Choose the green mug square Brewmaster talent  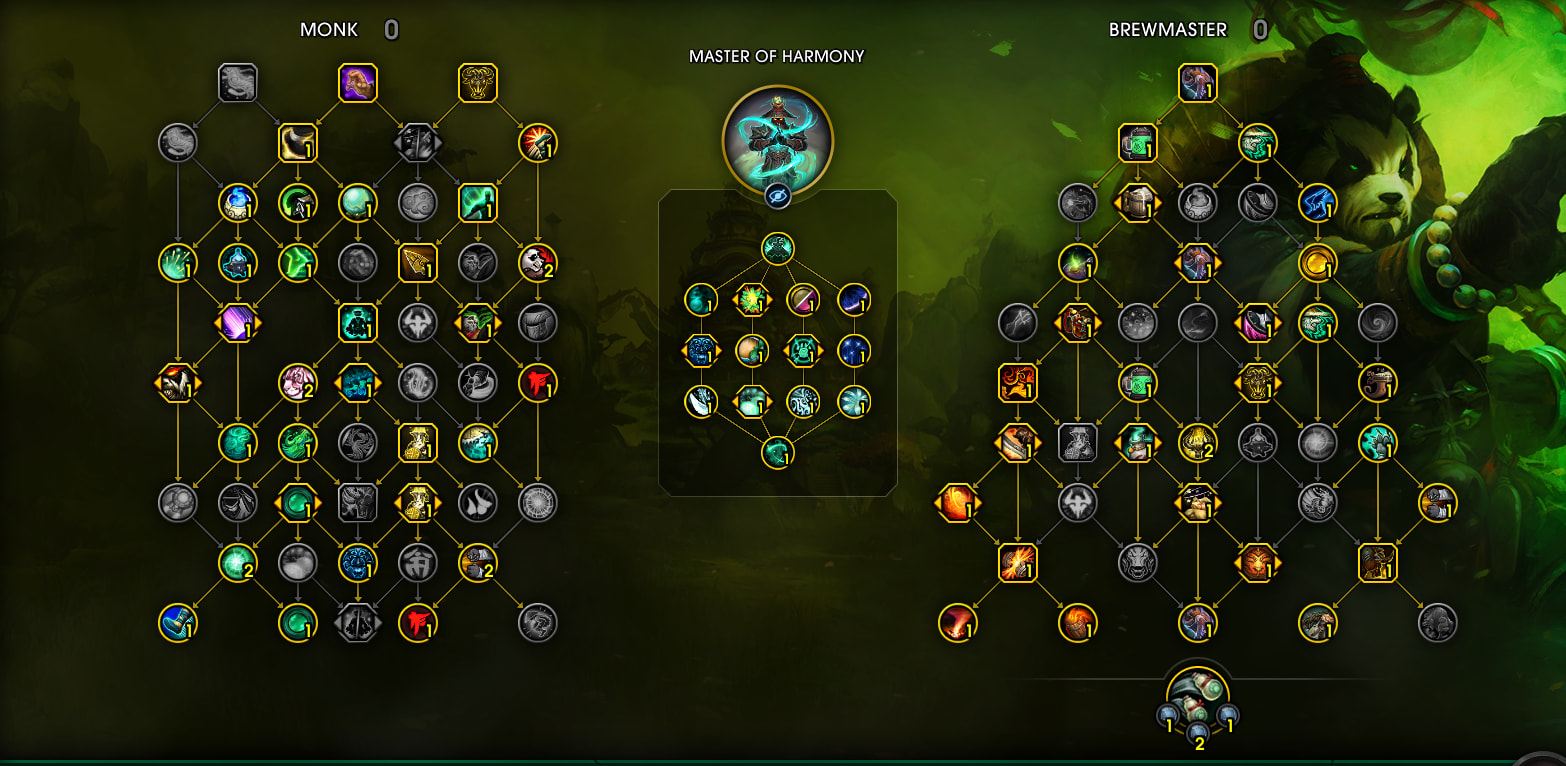pos(1138,143)
